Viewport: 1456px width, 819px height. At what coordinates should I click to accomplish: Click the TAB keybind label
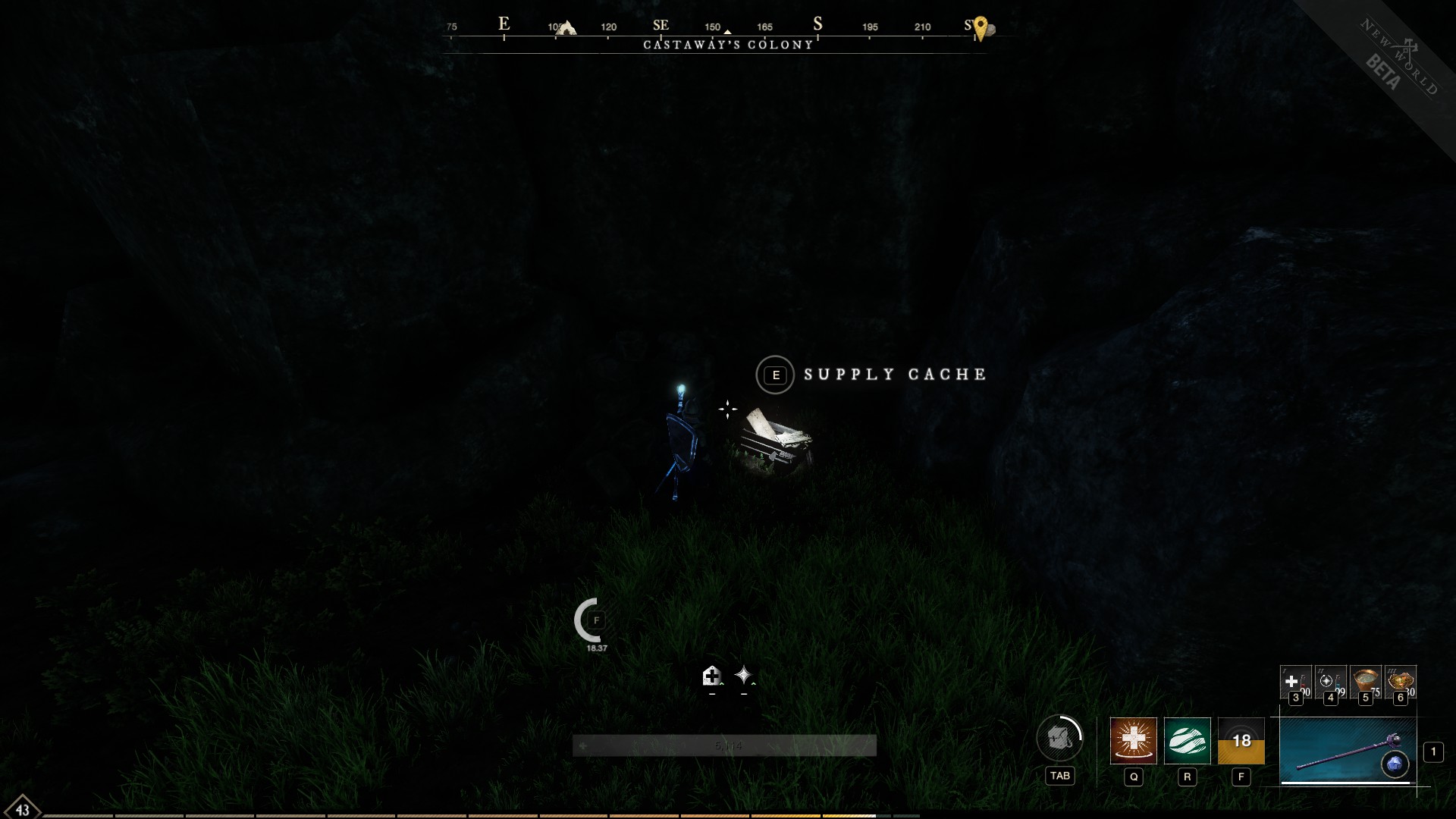1060,776
